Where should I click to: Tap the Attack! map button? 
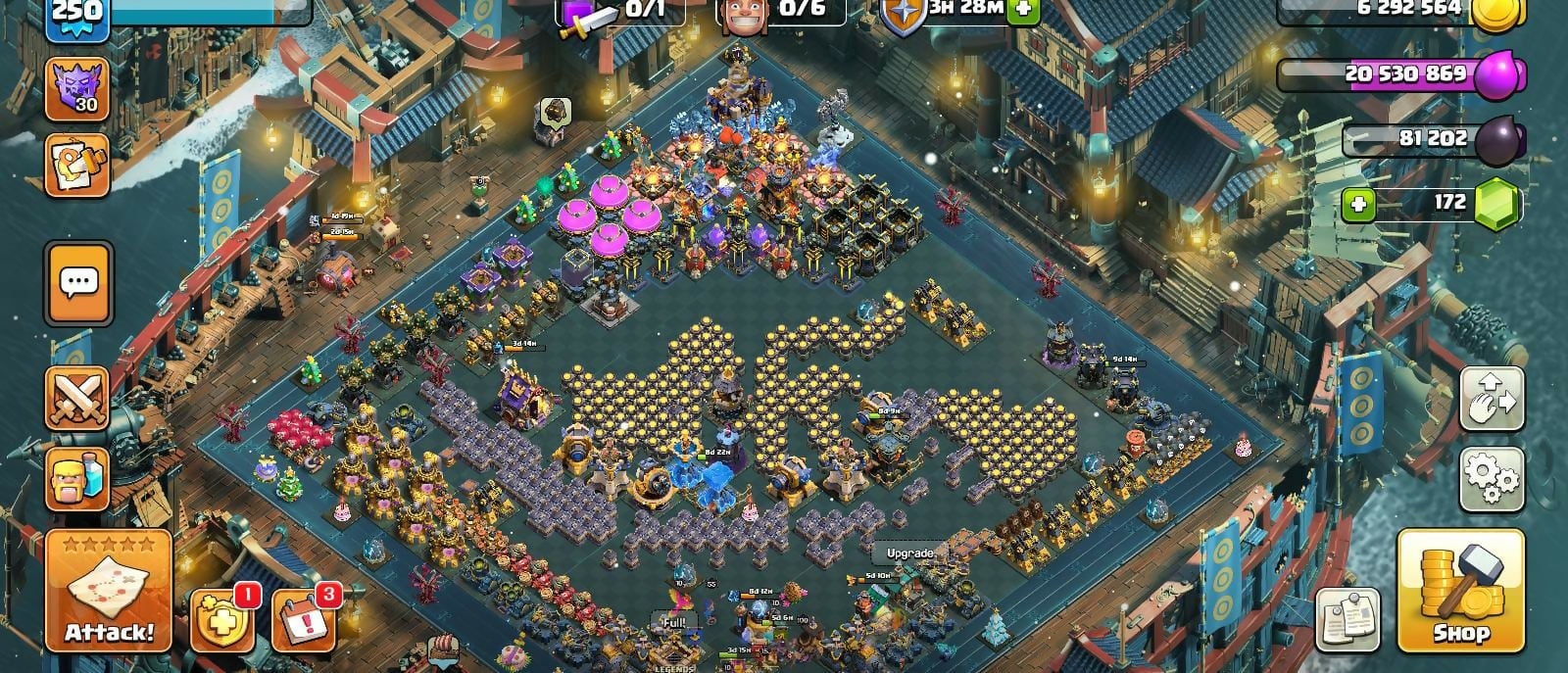109,591
